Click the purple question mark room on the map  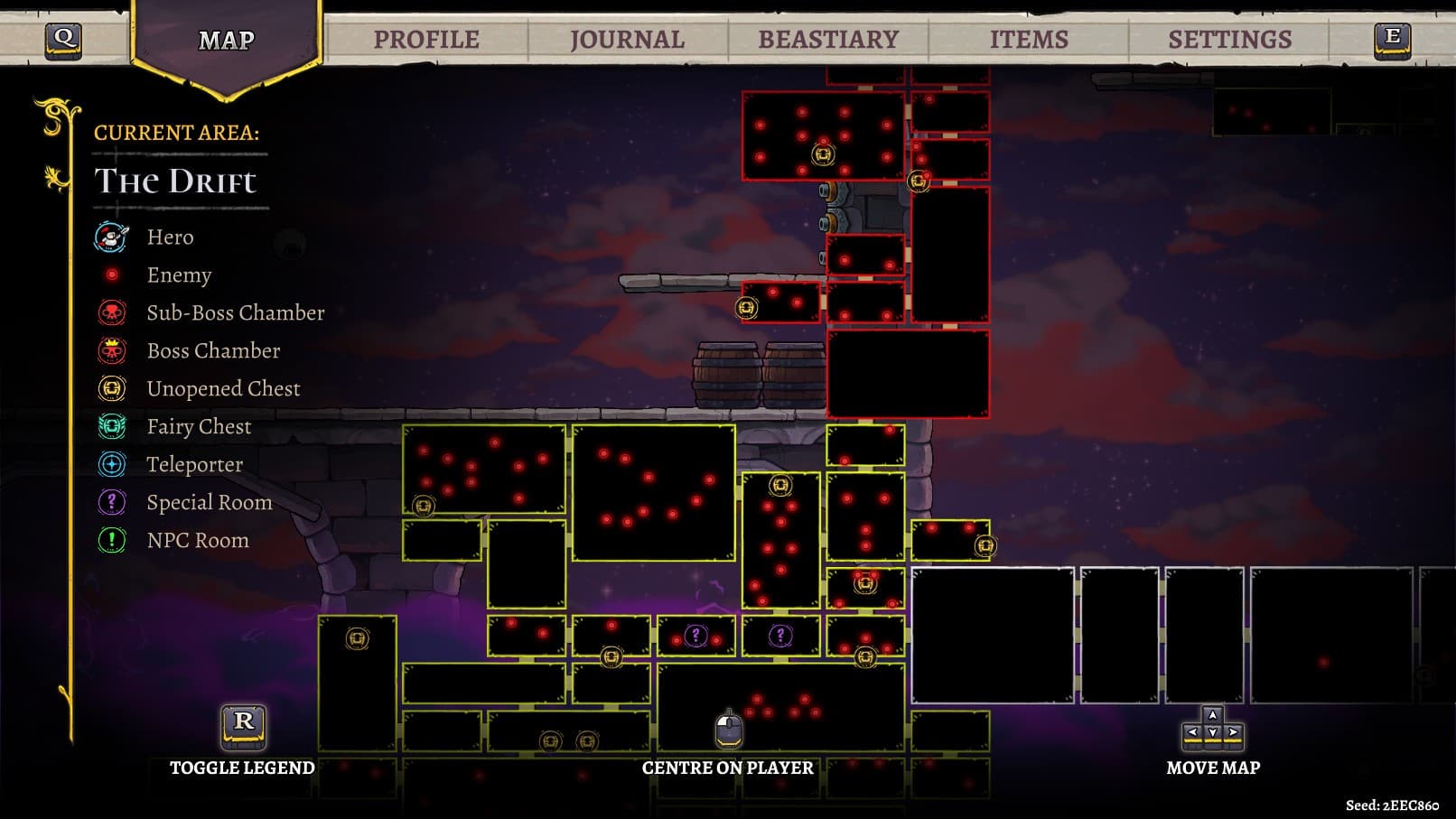point(696,636)
